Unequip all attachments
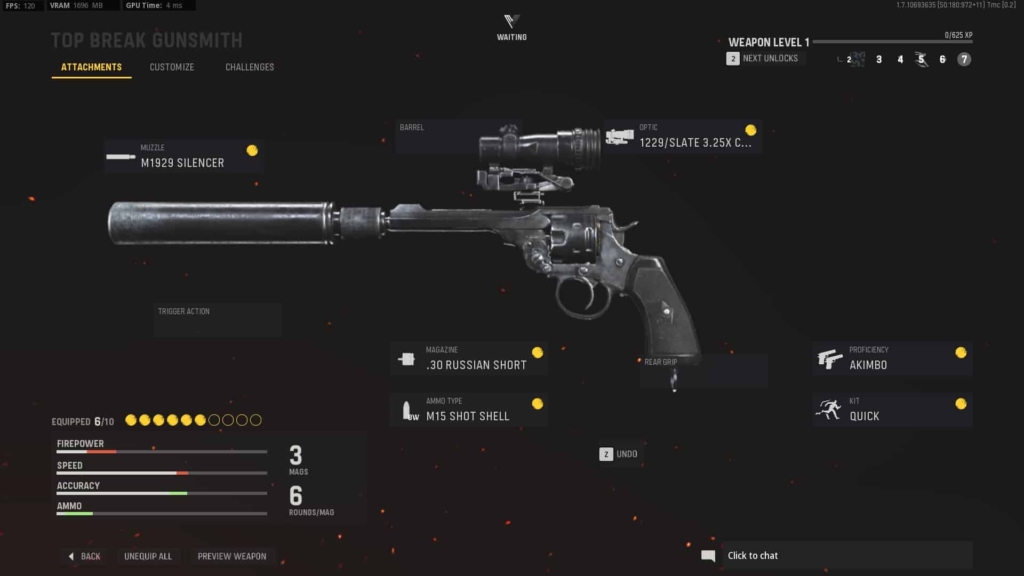1024x576 pixels. pos(148,556)
